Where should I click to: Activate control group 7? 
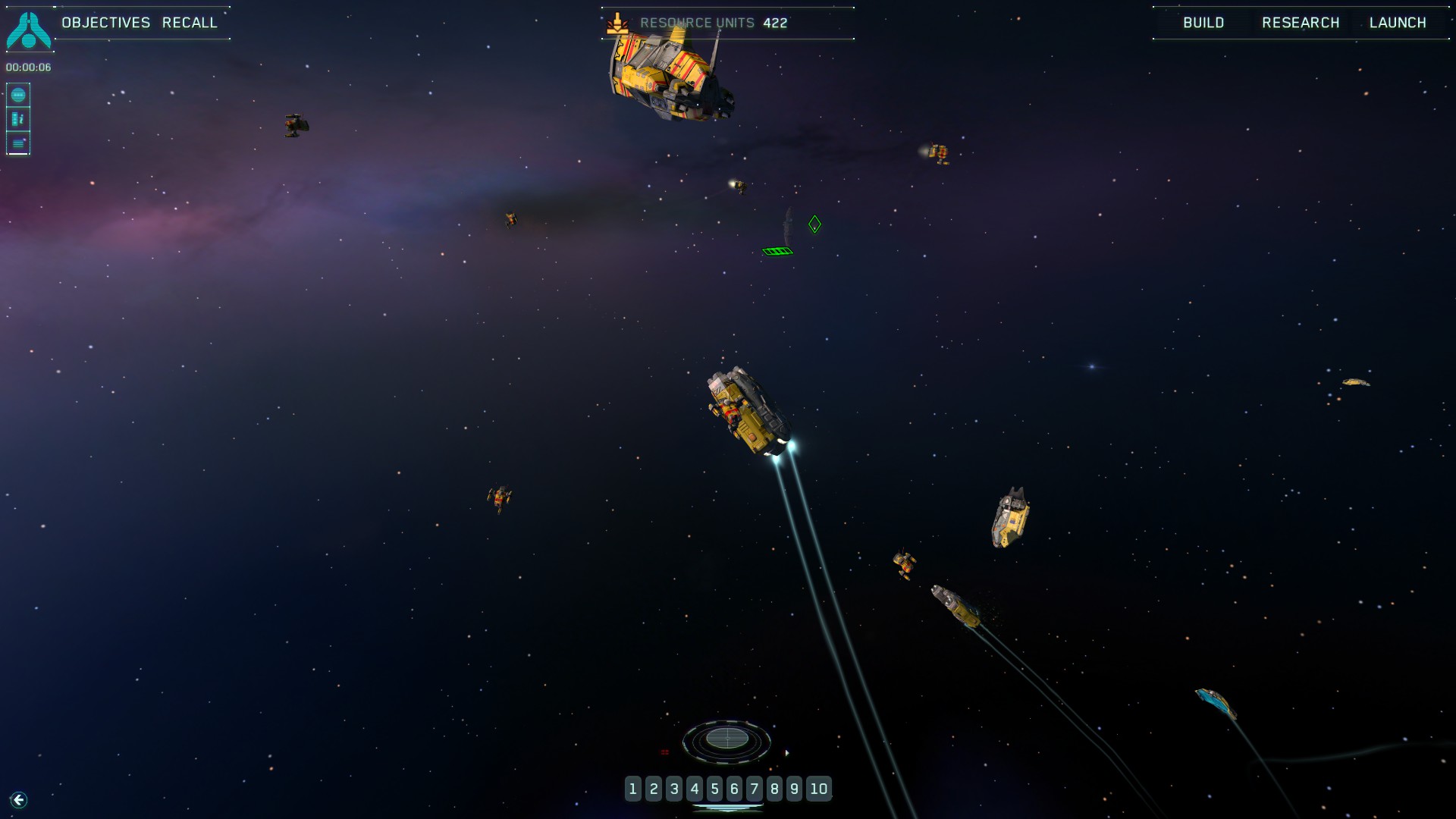click(754, 789)
